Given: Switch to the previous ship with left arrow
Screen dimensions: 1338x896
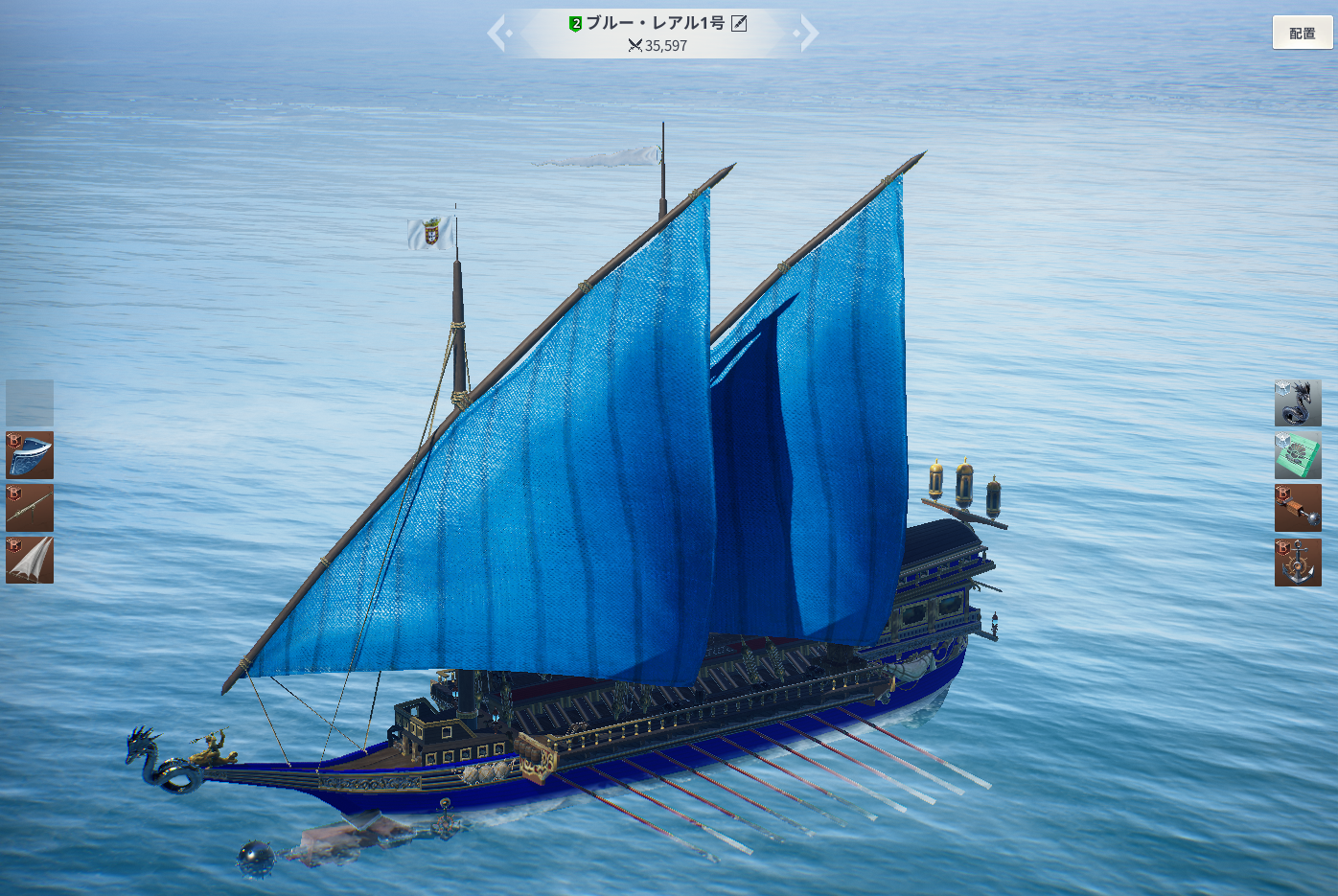Looking at the screenshot, I should [497, 34].
